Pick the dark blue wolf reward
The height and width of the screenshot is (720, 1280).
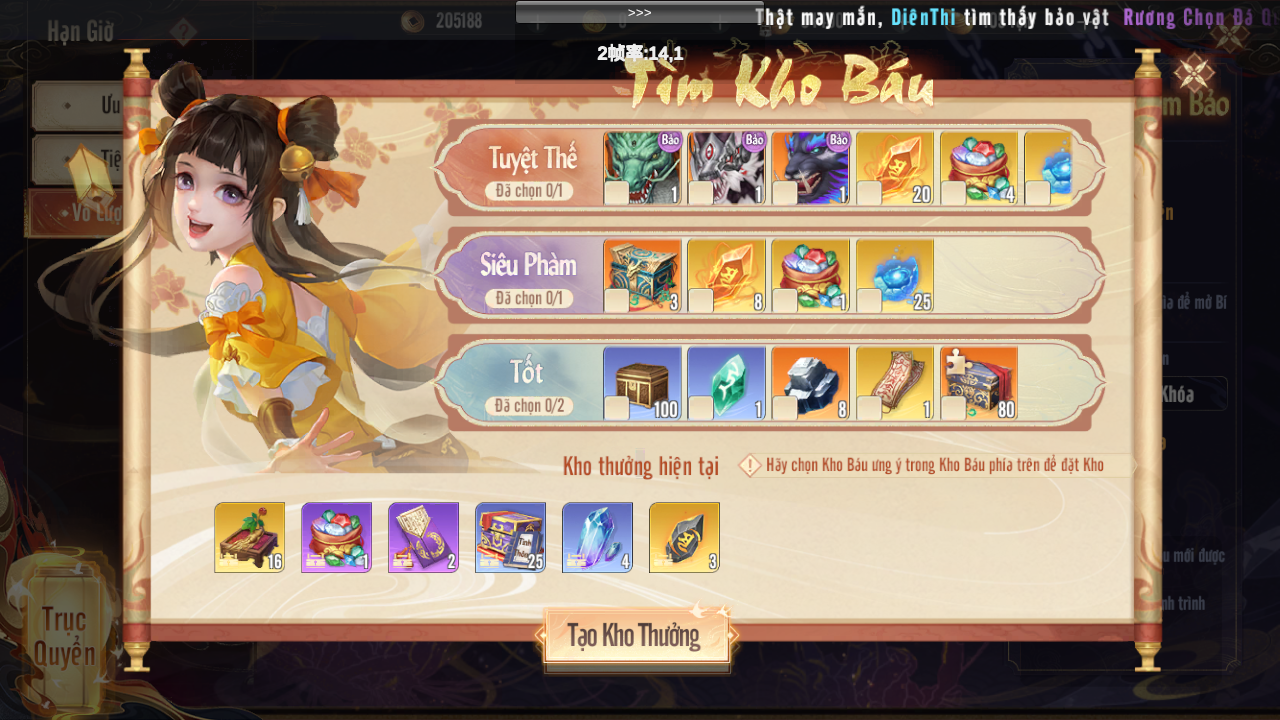click(x=810, y=168)
